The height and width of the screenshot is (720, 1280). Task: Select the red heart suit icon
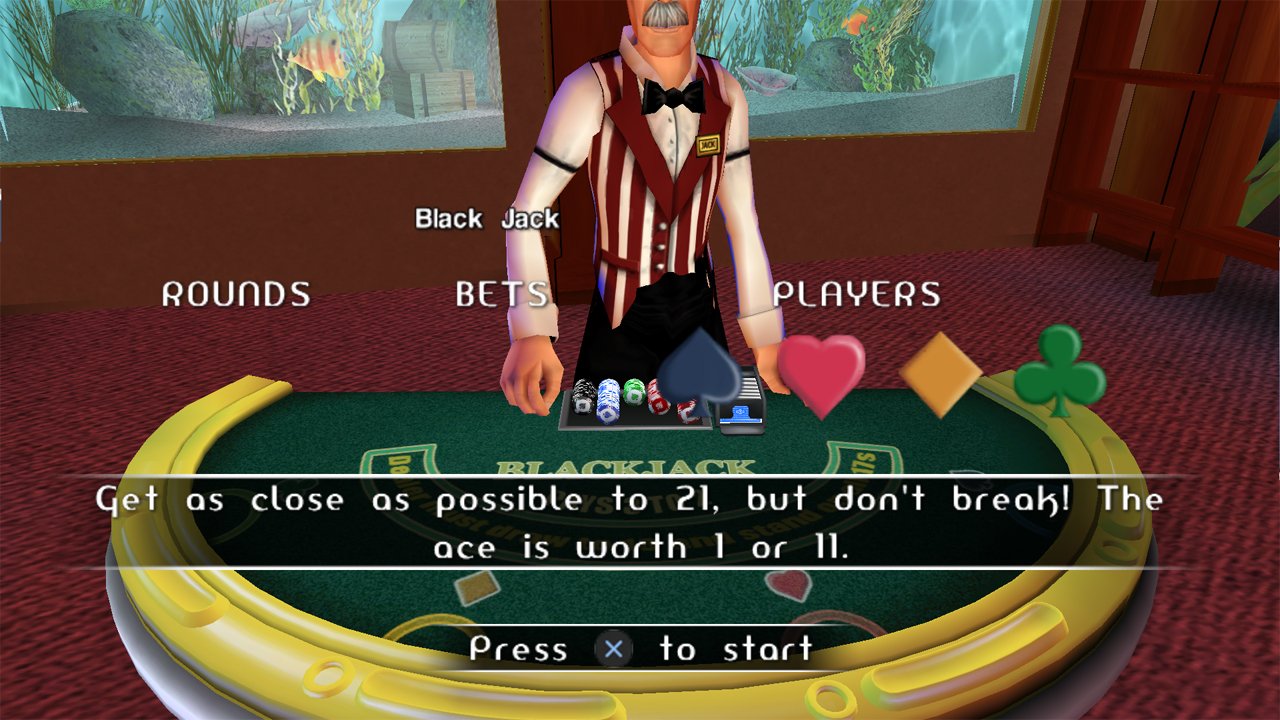821,373
